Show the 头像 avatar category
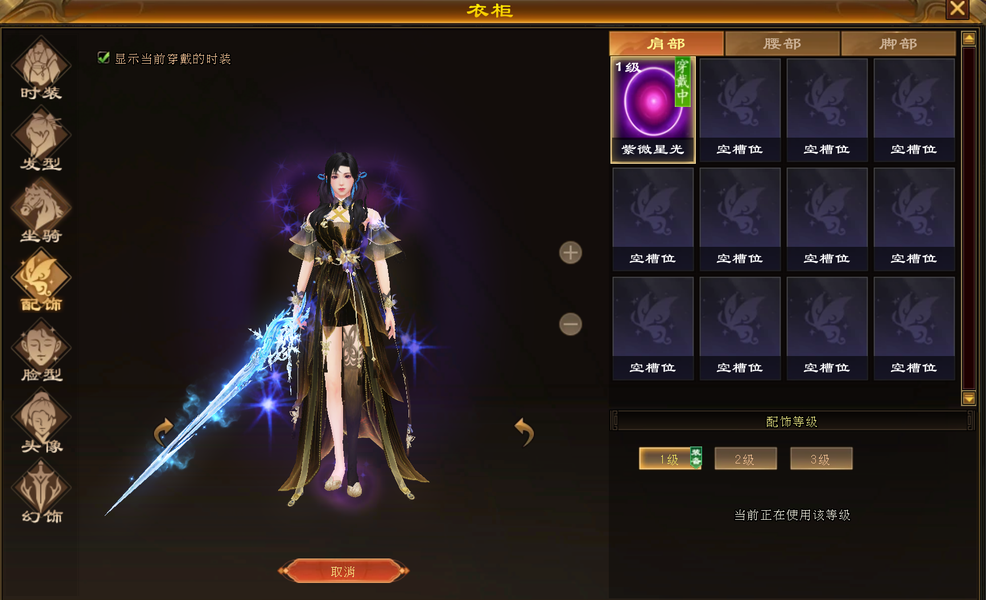 (41, 421)
